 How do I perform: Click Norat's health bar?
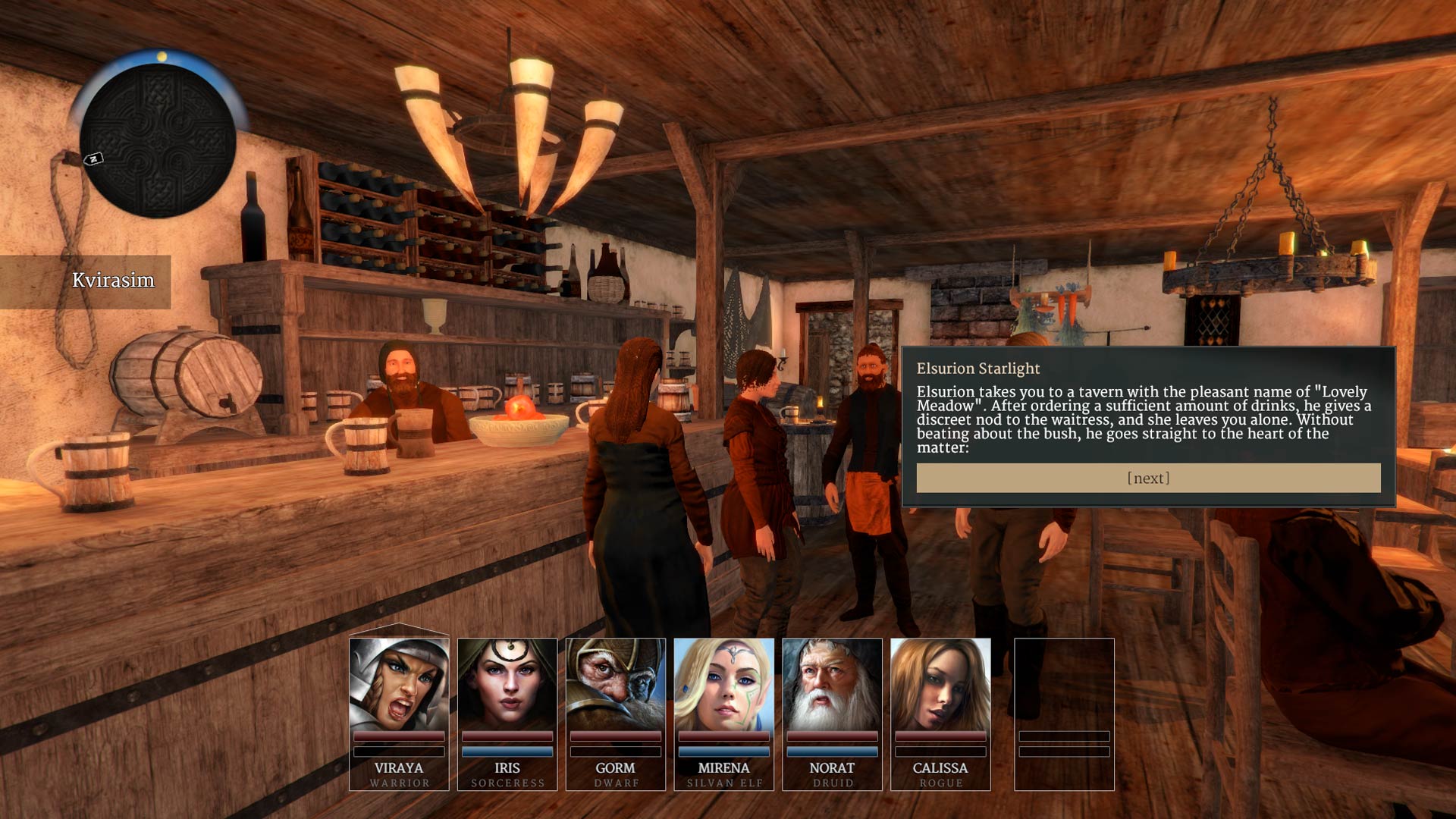(832, 735)
